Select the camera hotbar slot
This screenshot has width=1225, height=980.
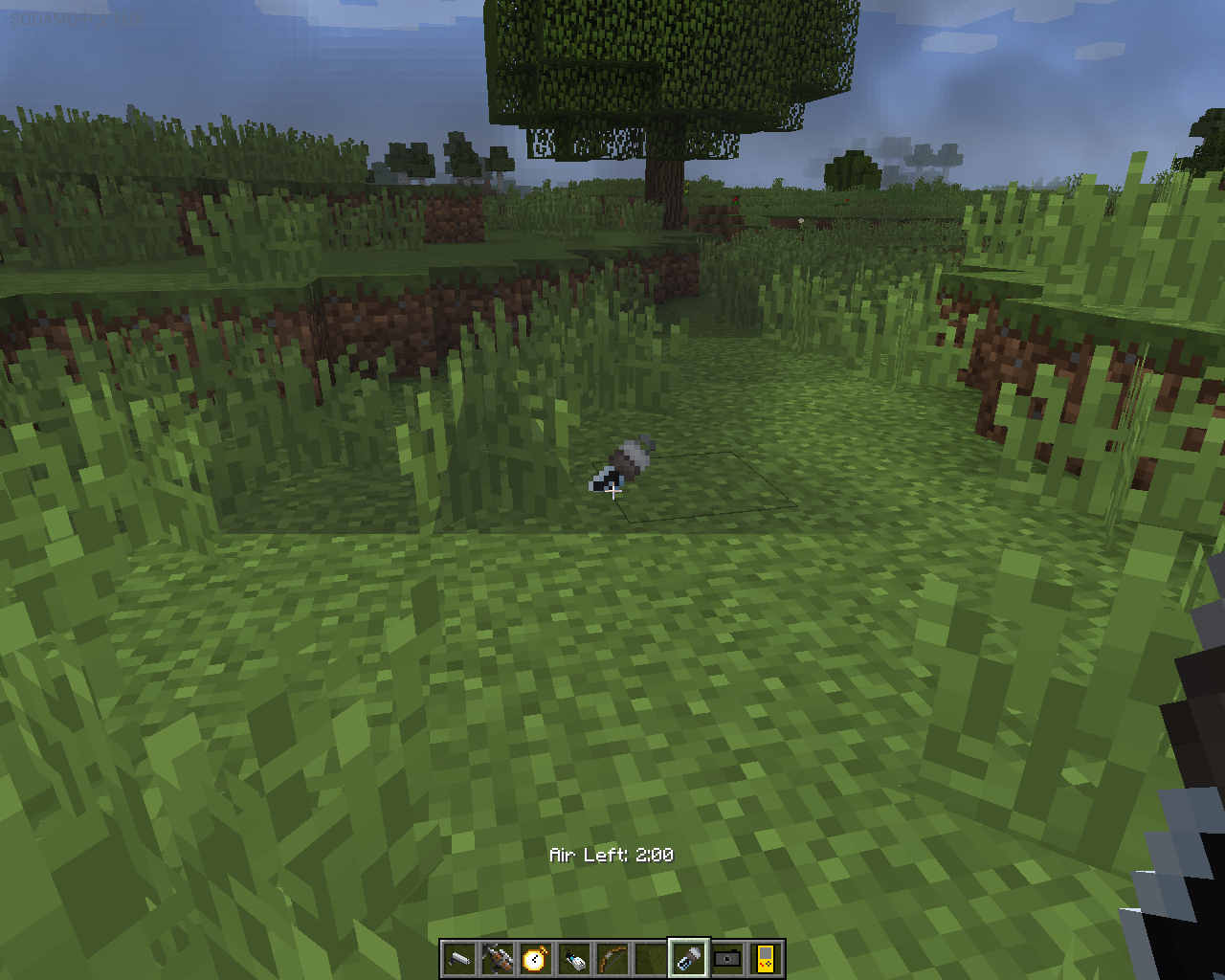coord(727,958)
